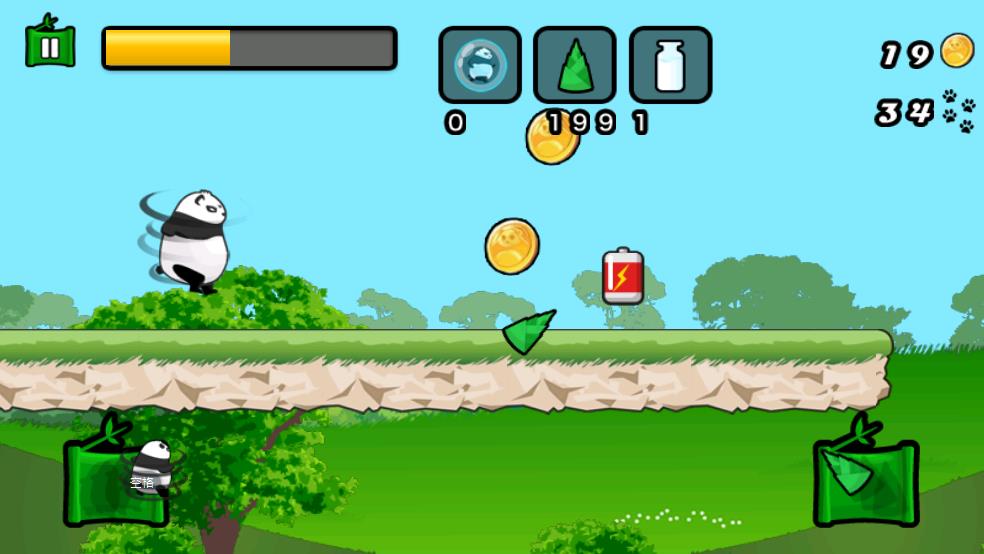
Task: Select the milk bottle power-up slot
Action: 670,65
